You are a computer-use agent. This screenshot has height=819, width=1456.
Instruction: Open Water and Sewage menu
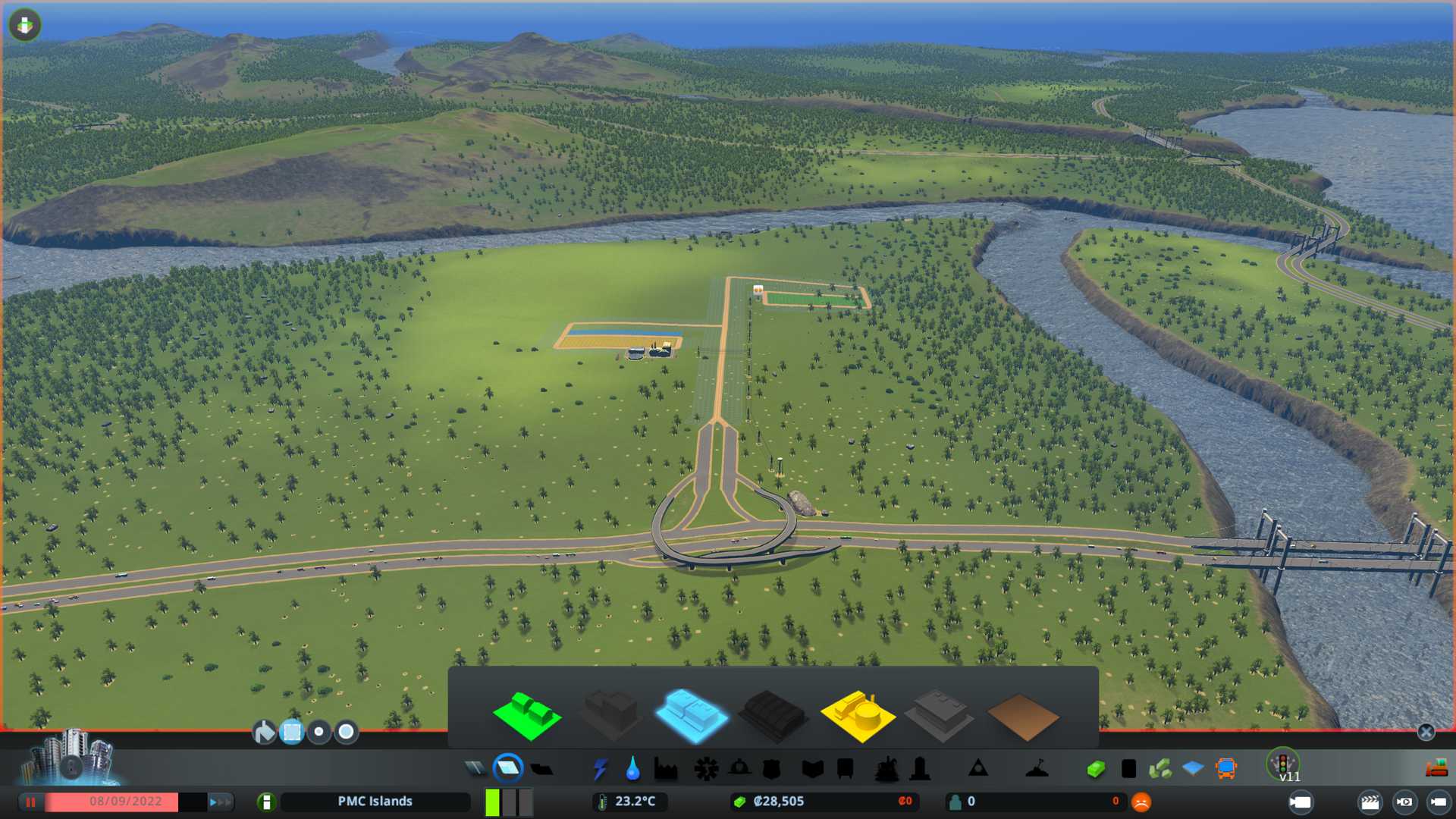tap(632, 769)
